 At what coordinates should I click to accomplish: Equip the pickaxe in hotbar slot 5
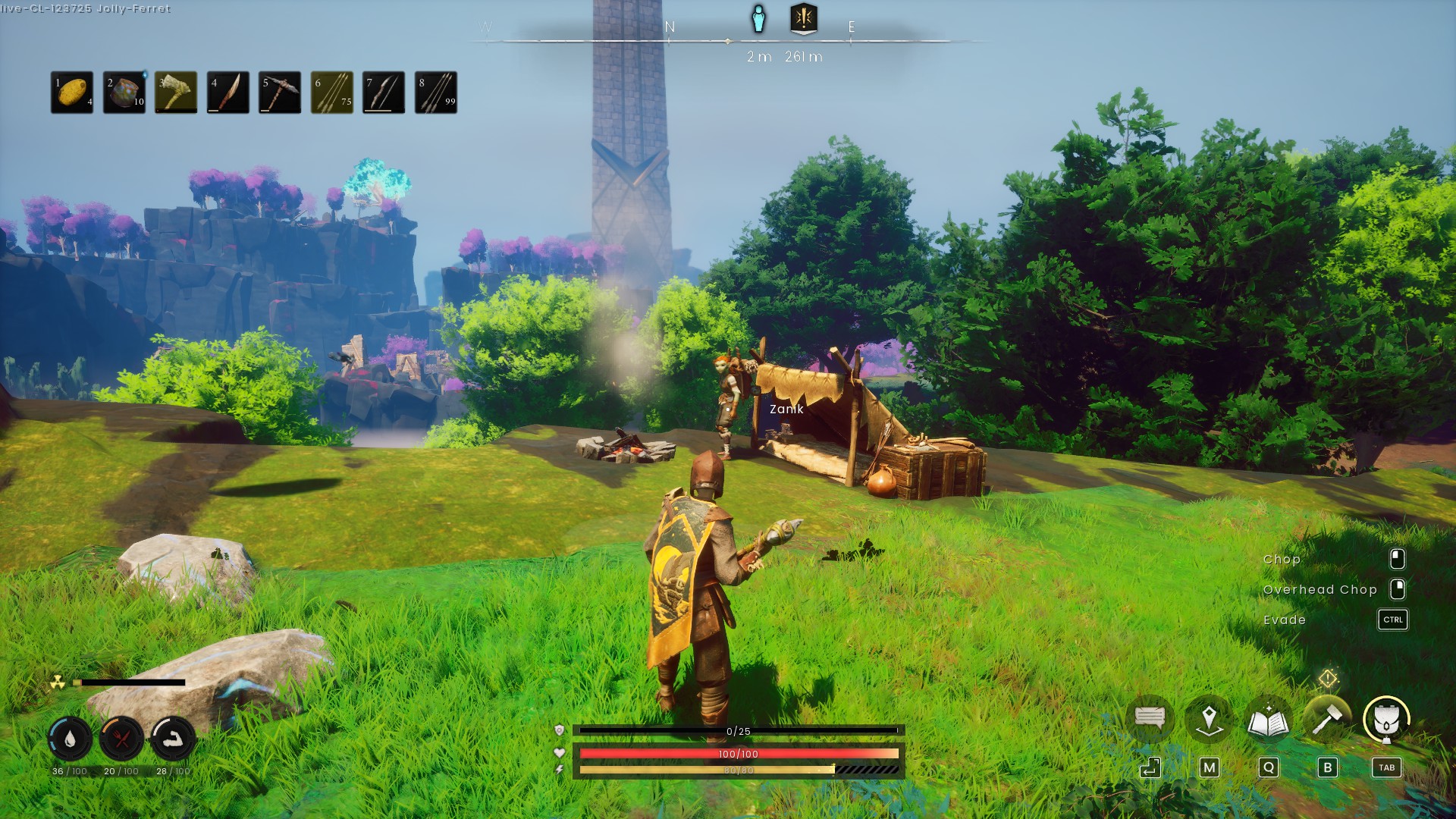tap(280, 93)
